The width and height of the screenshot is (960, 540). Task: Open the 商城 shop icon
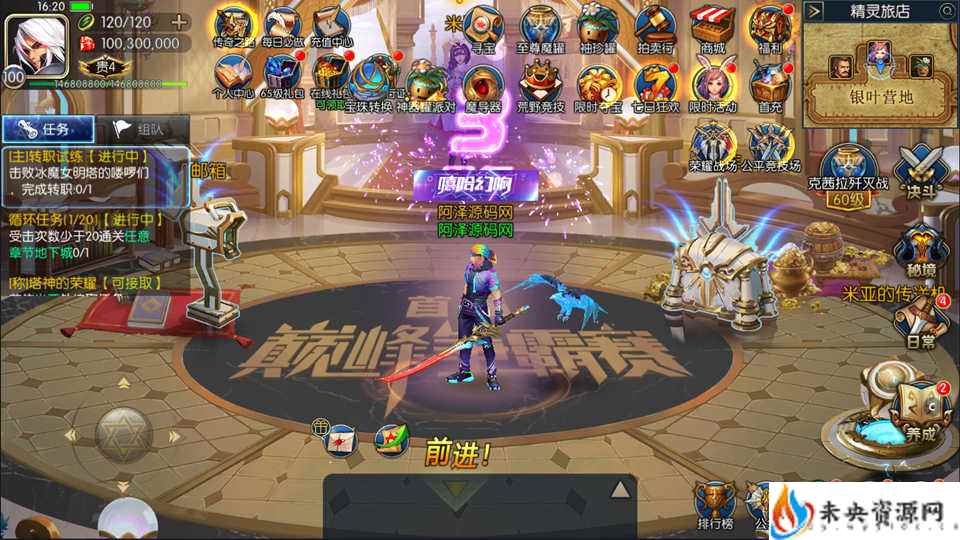712,26
